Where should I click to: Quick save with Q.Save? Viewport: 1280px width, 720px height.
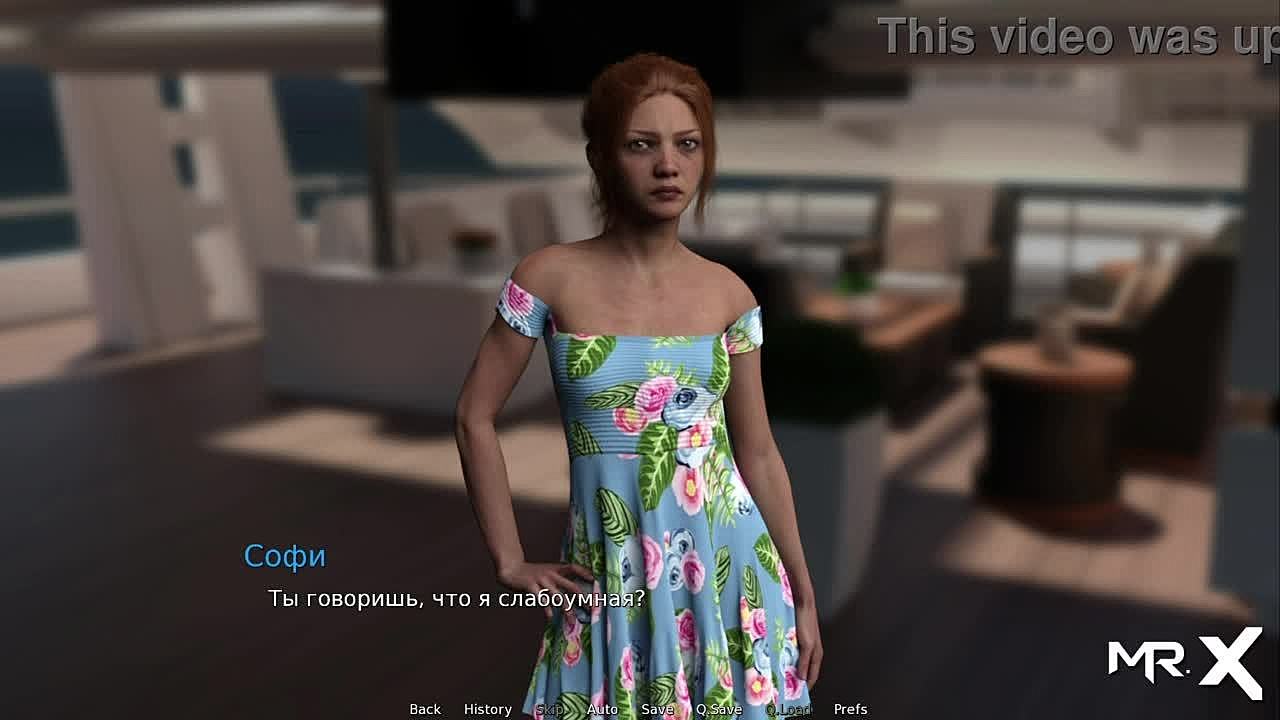pos(719,709)
